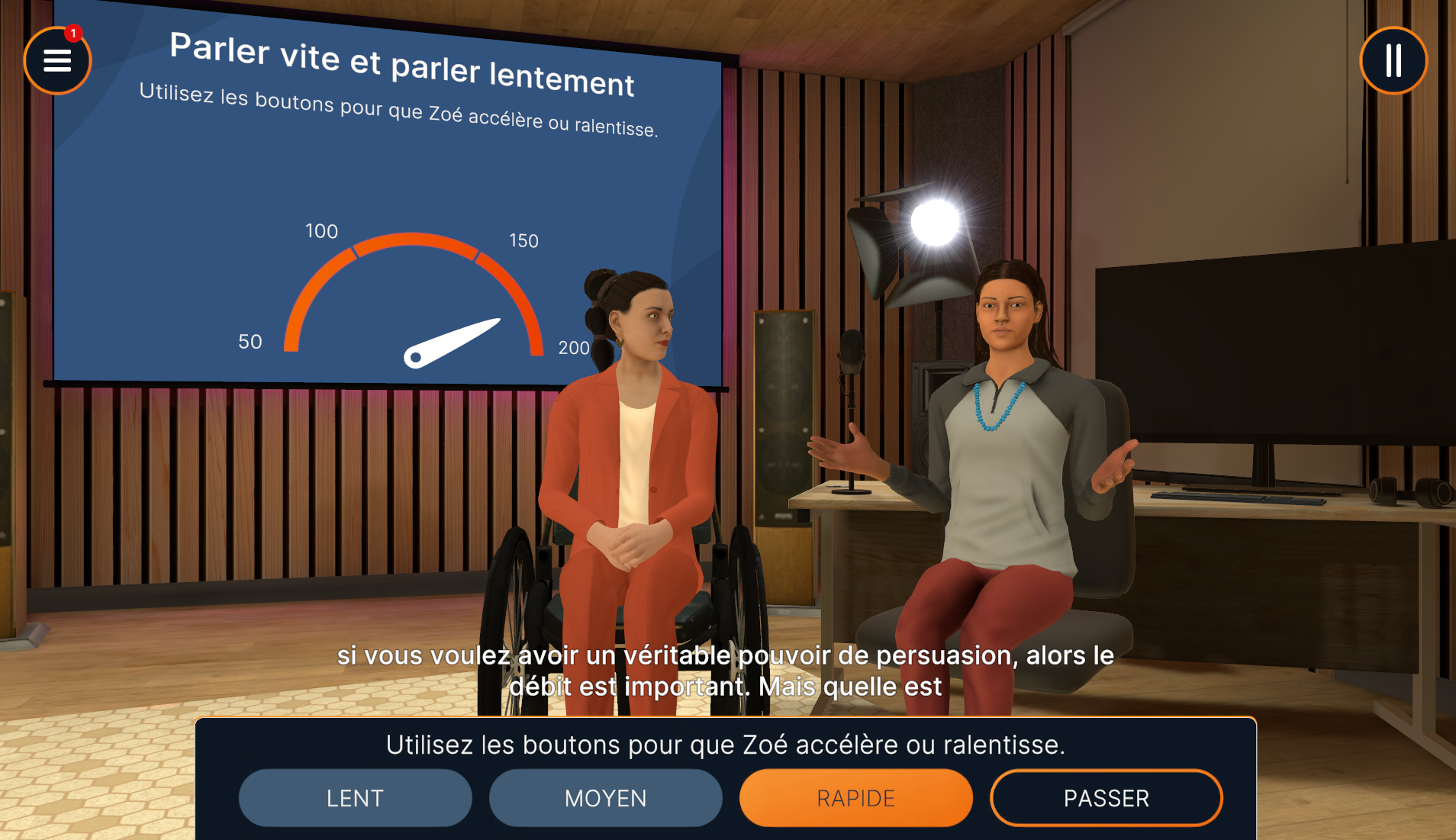Viewport: 1456px width, 840px height.
Task: Skip with the PASSER button
Action: click(1106, 798)
